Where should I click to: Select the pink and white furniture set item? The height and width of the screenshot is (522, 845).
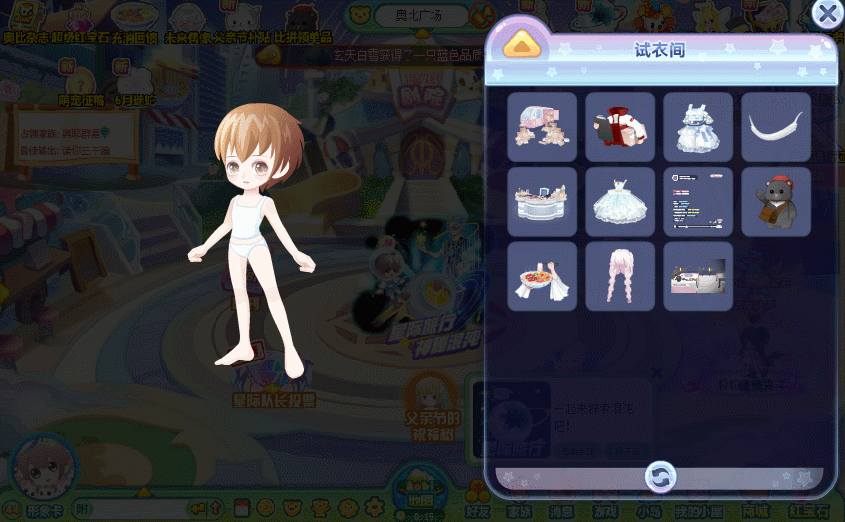click(x=542, y=127)
